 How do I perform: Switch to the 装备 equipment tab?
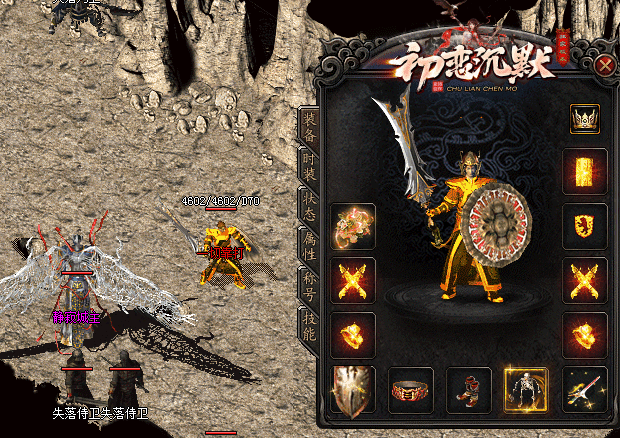tap(310, 123)
